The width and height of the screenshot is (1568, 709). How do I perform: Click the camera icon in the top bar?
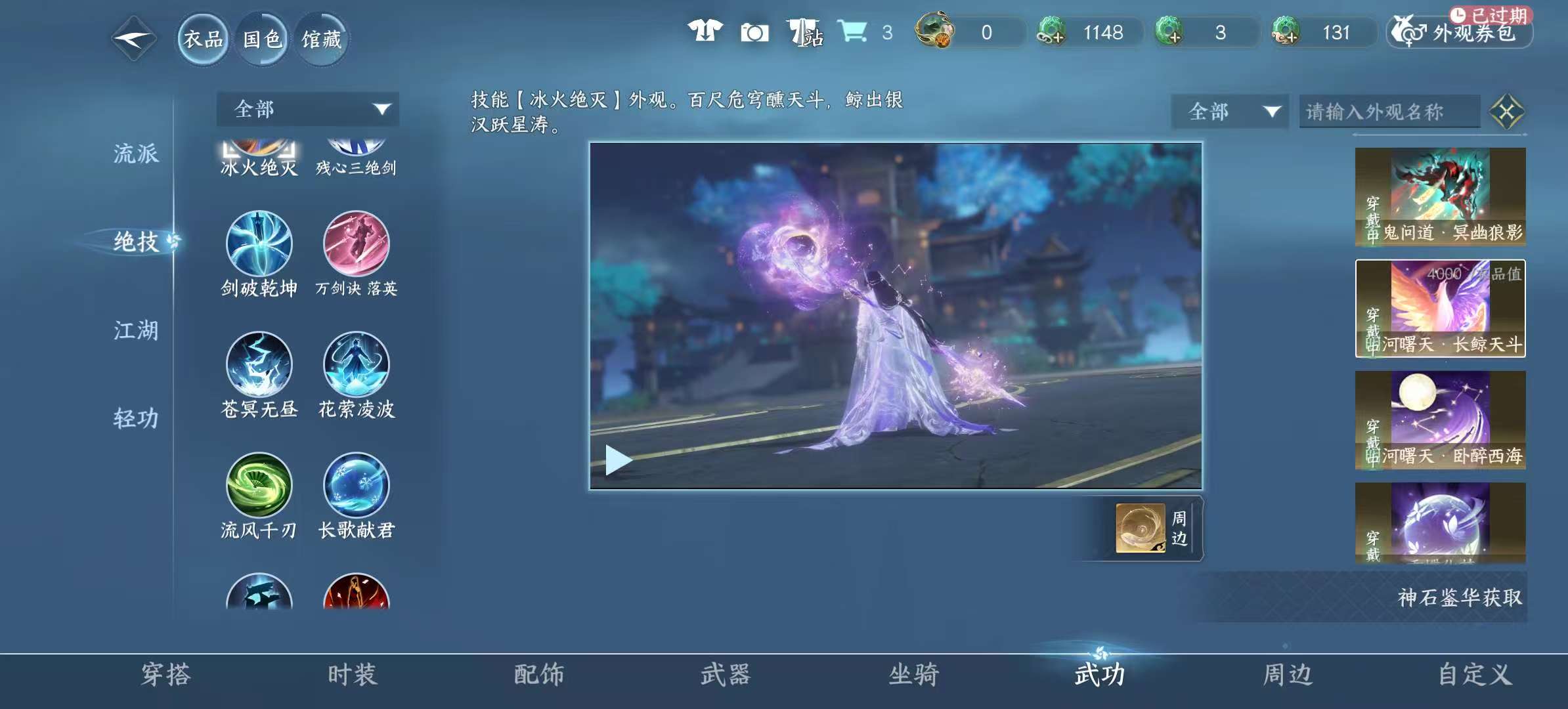[x=754, y=32]
